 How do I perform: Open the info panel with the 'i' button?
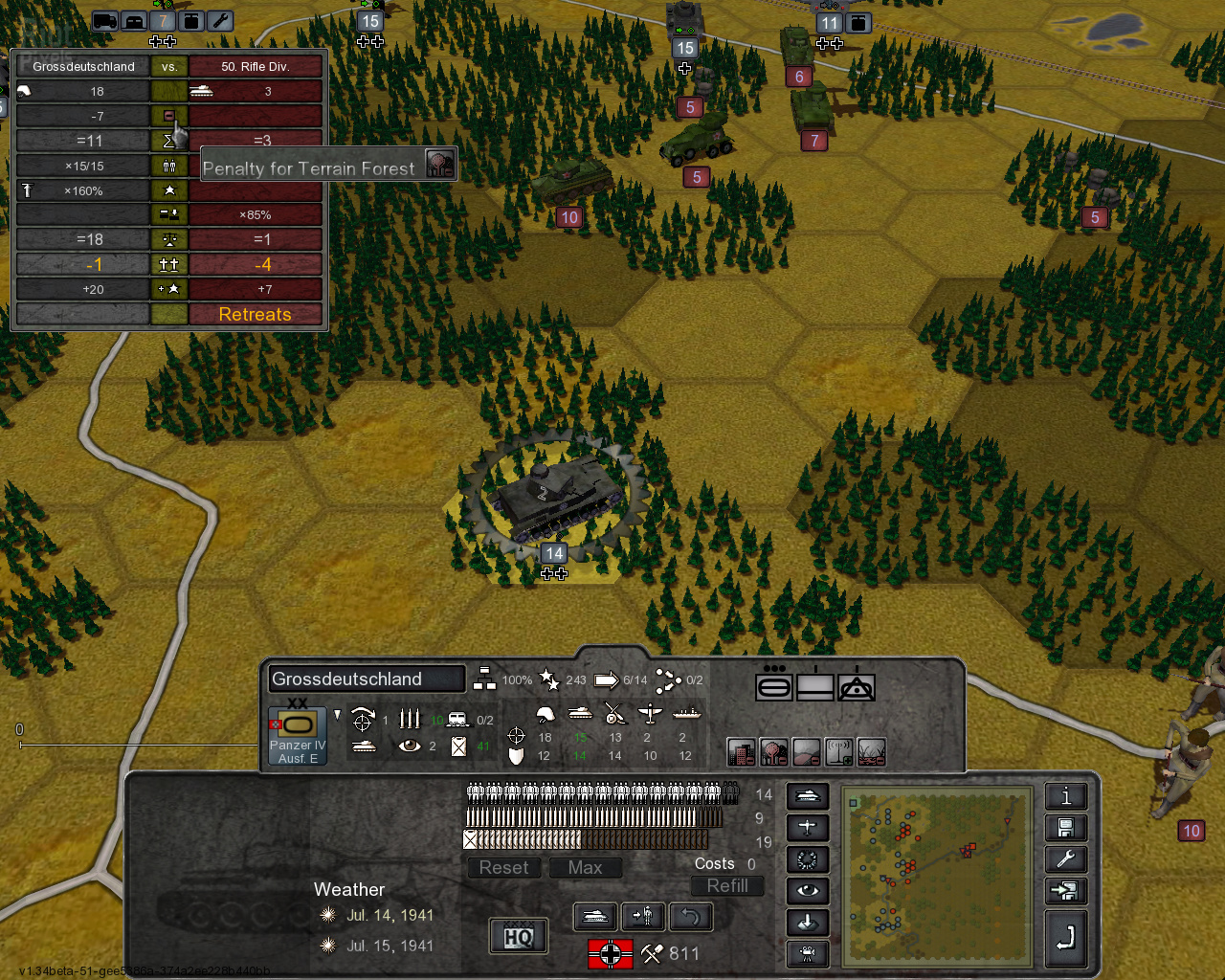click(x=1065, y=796)
